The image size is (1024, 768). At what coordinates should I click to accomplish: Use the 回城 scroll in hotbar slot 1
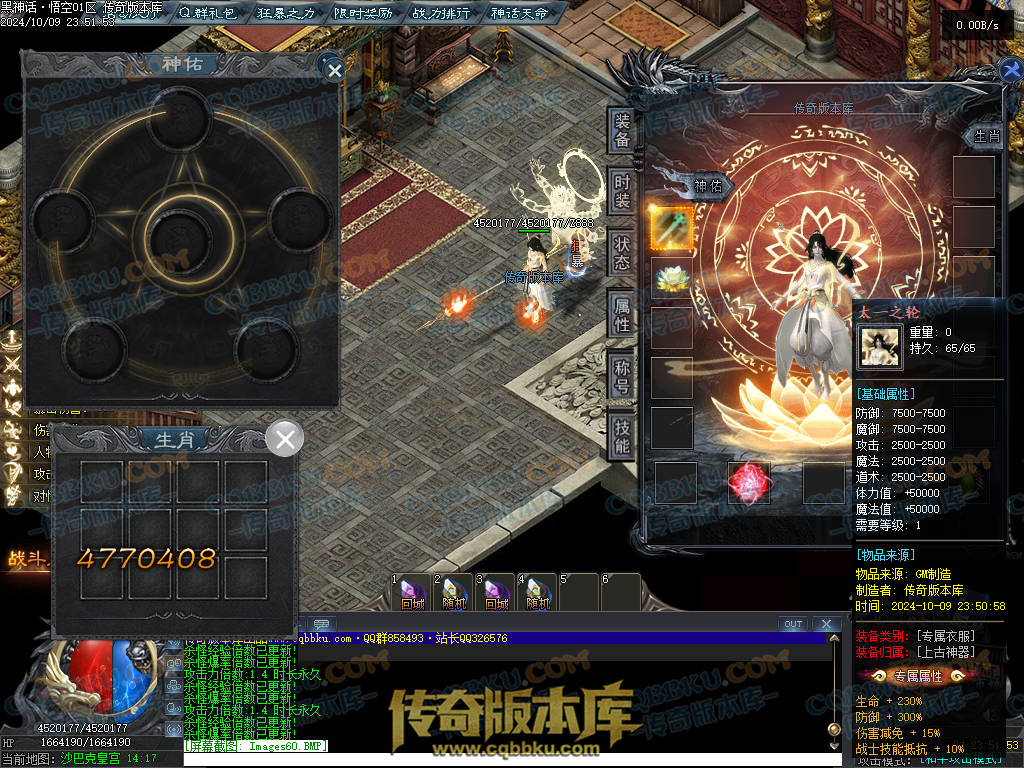(412, 592)
